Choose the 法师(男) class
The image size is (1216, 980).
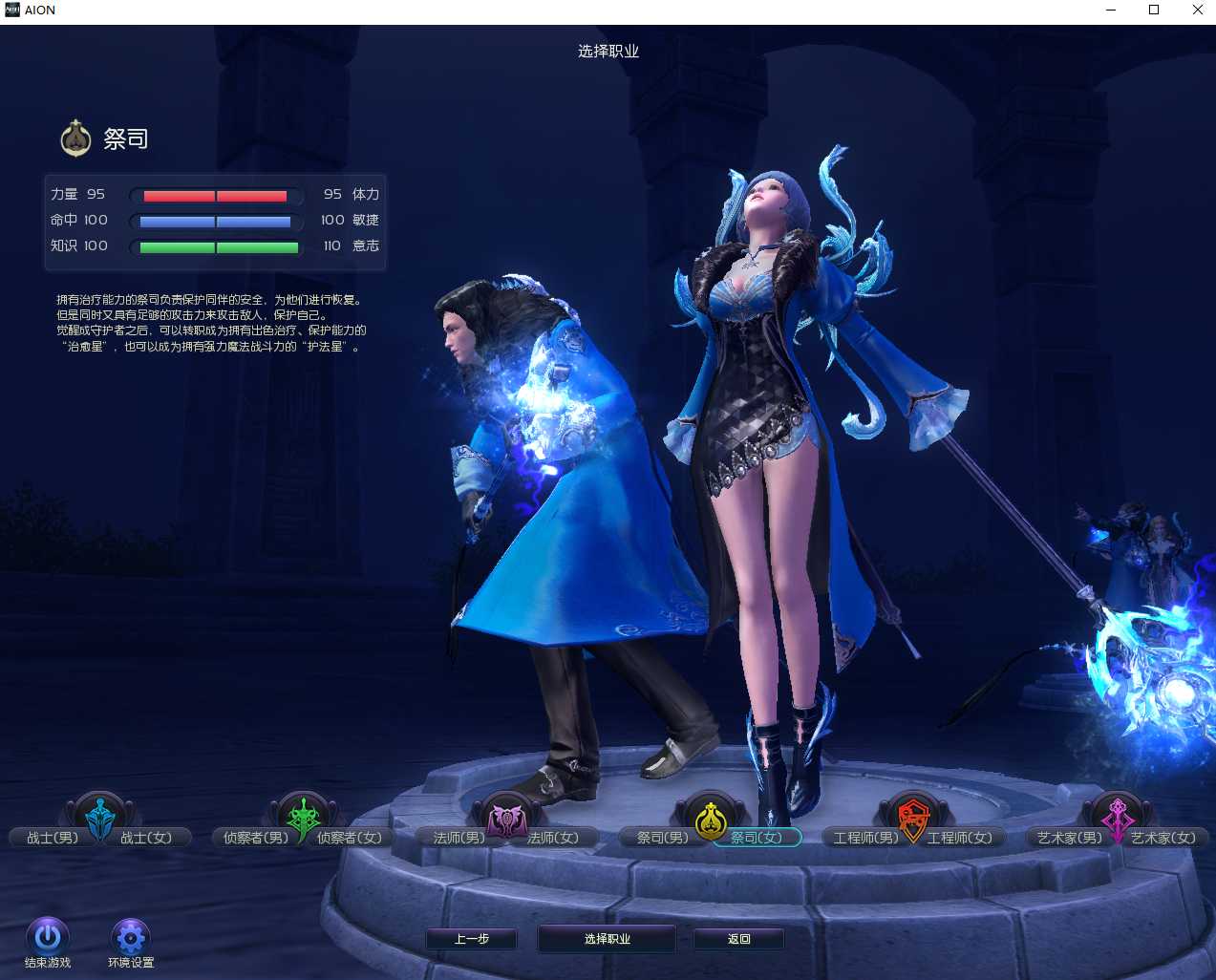(x=459, y=838)
